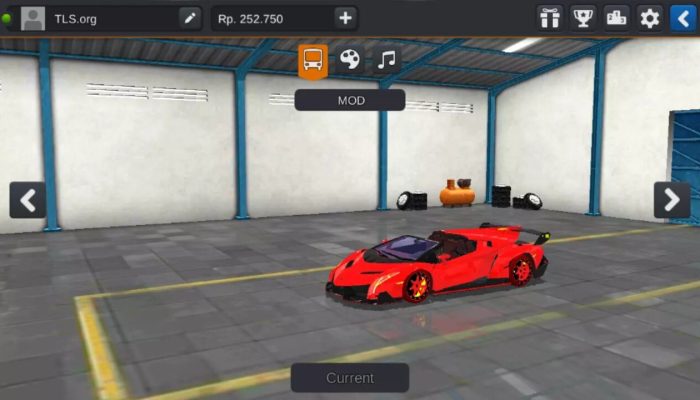Edit the TLS.org player name

pyautogui.click(x=189, y=18)
